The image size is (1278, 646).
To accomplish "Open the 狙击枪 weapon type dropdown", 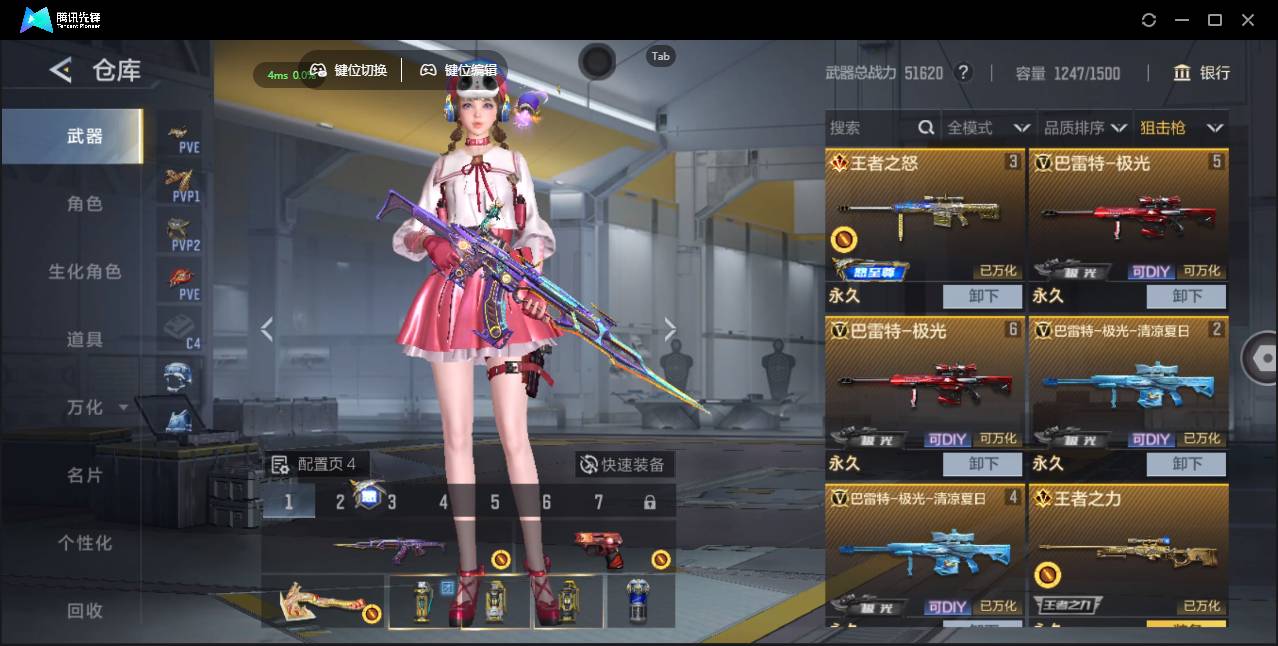I will coord(1181,128).
